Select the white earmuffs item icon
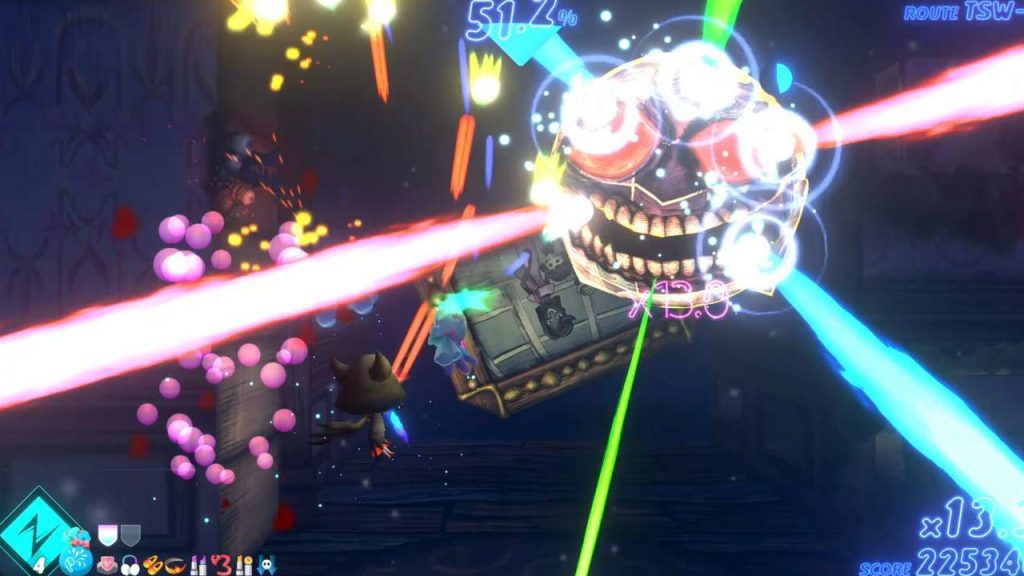 pos(130,566)
